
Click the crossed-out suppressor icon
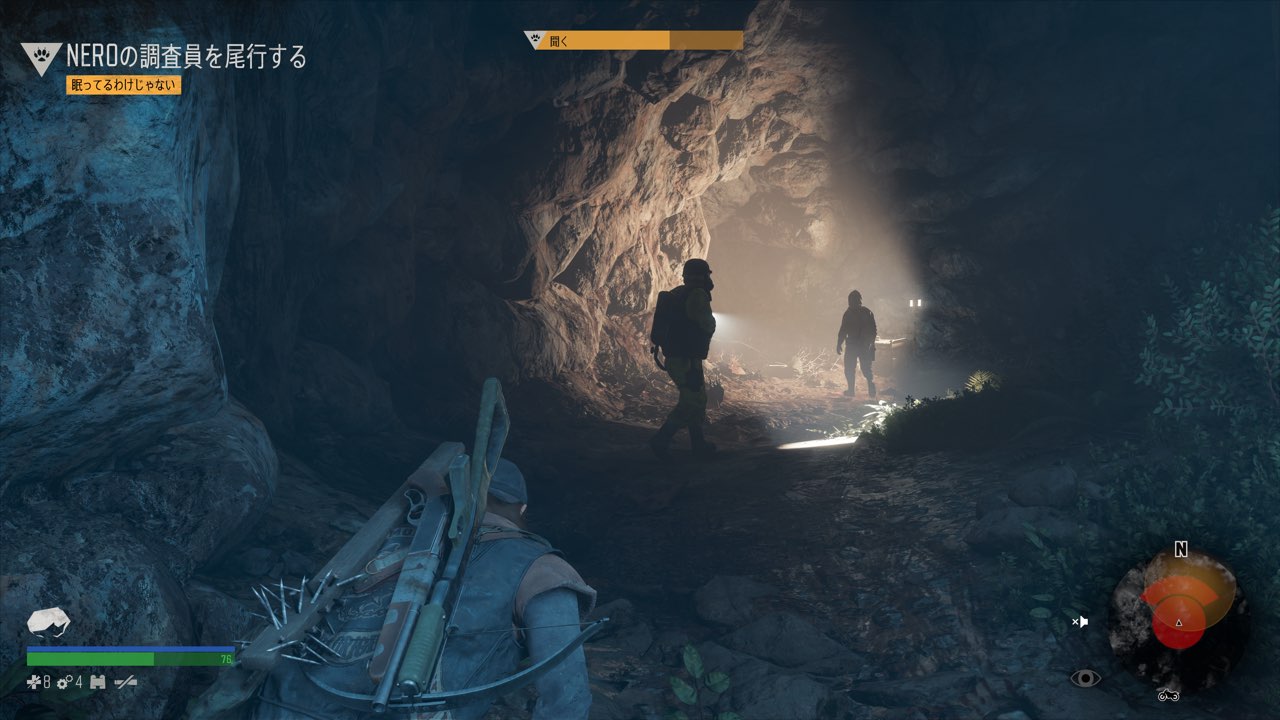pyautogui.click(x=126, y=683)
